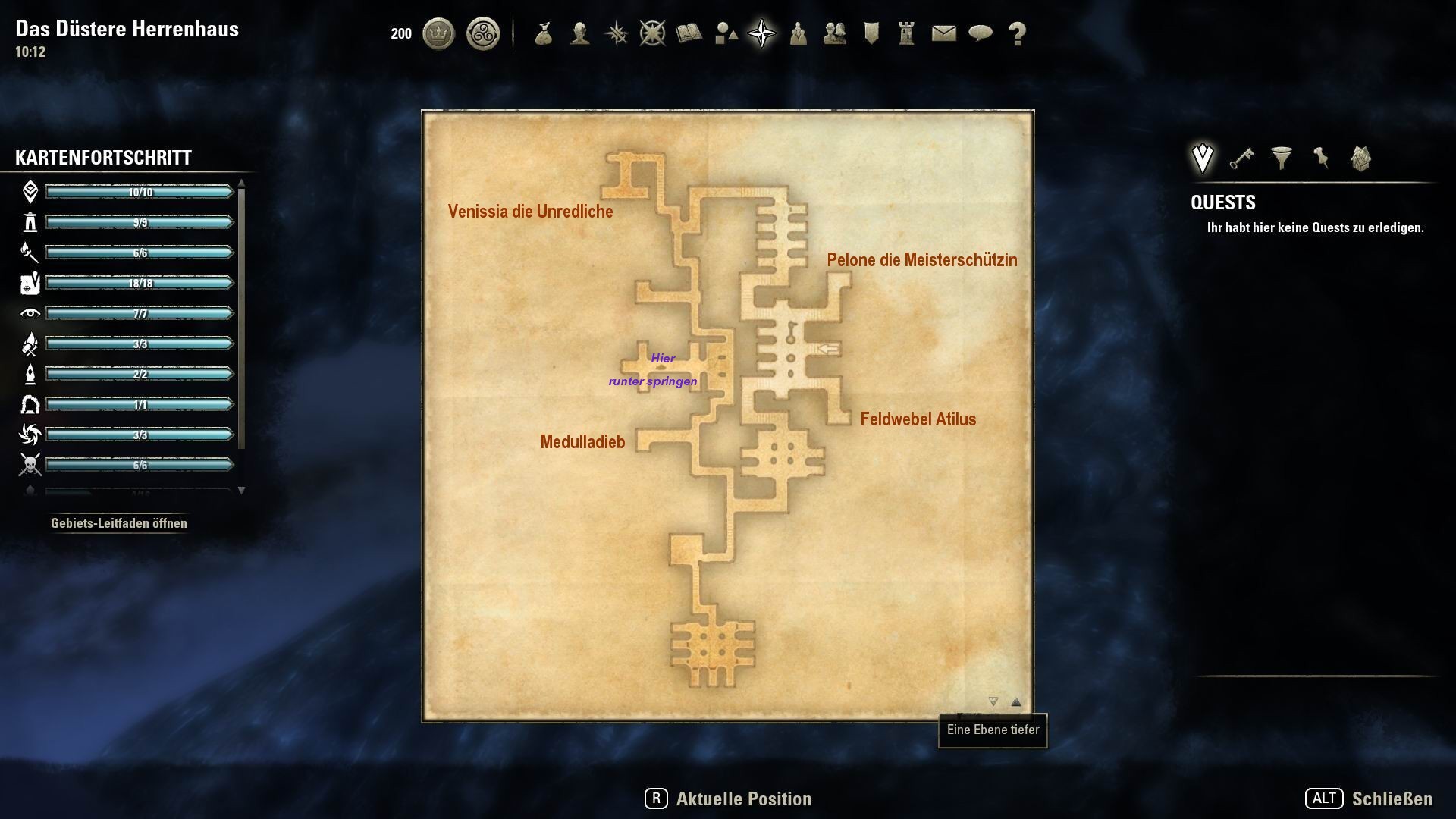1456x819 pixels.
Task: Open the journal book icon
Action: 689,33
